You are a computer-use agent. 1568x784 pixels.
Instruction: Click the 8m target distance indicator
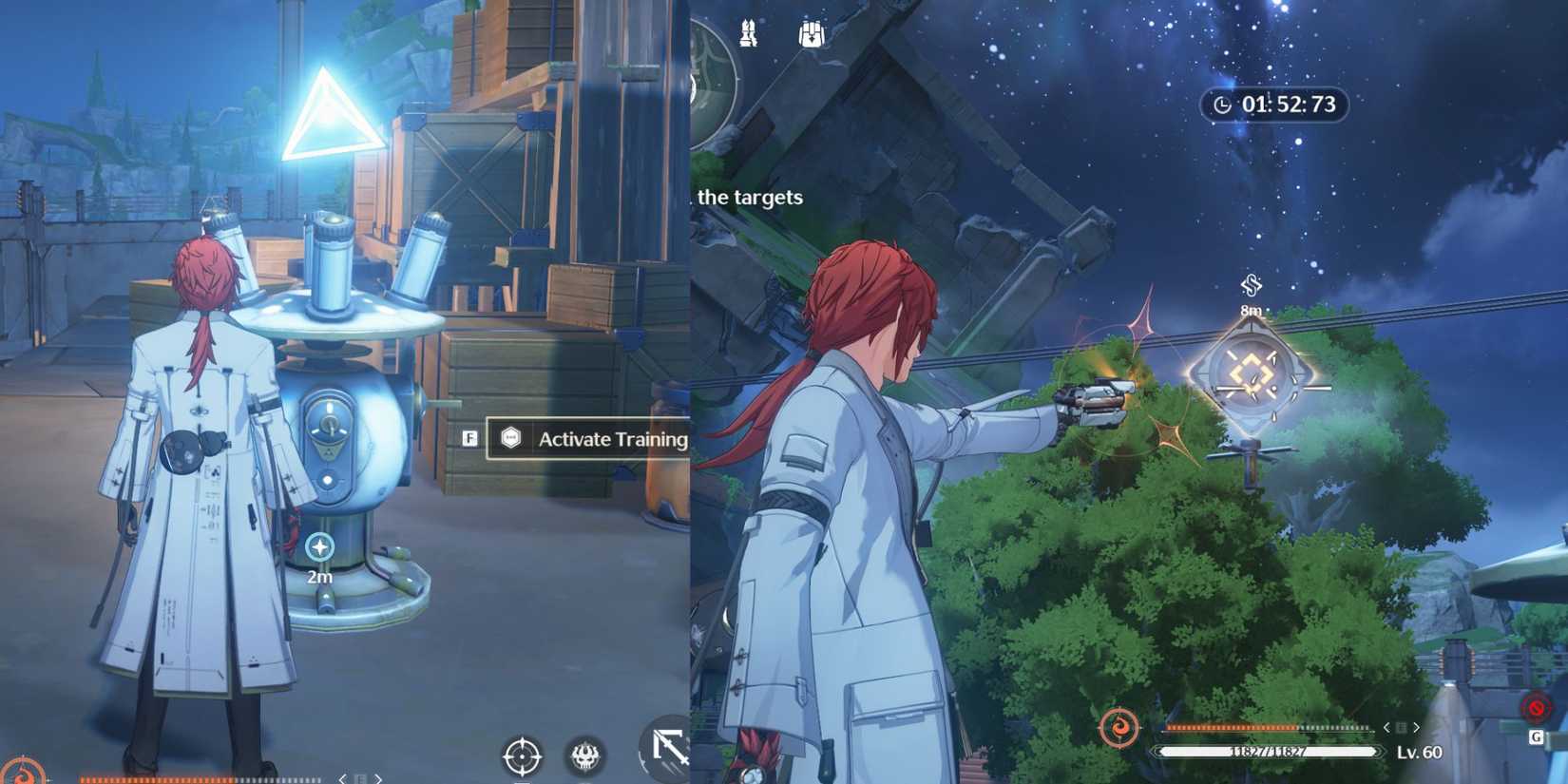point(1252,309)
